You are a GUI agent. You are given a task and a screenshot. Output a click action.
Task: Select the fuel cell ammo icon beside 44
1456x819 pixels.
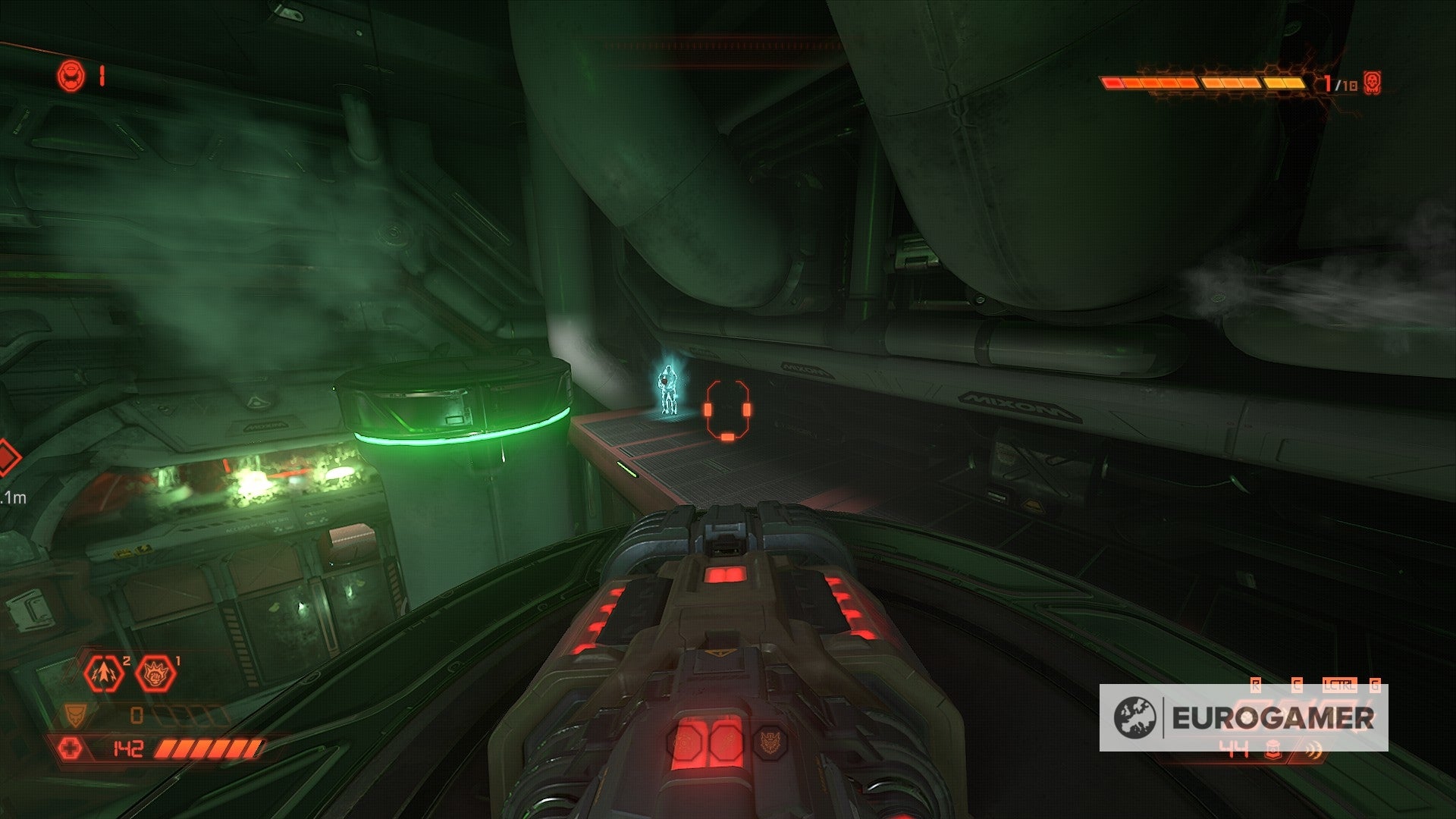(1273, 751)
